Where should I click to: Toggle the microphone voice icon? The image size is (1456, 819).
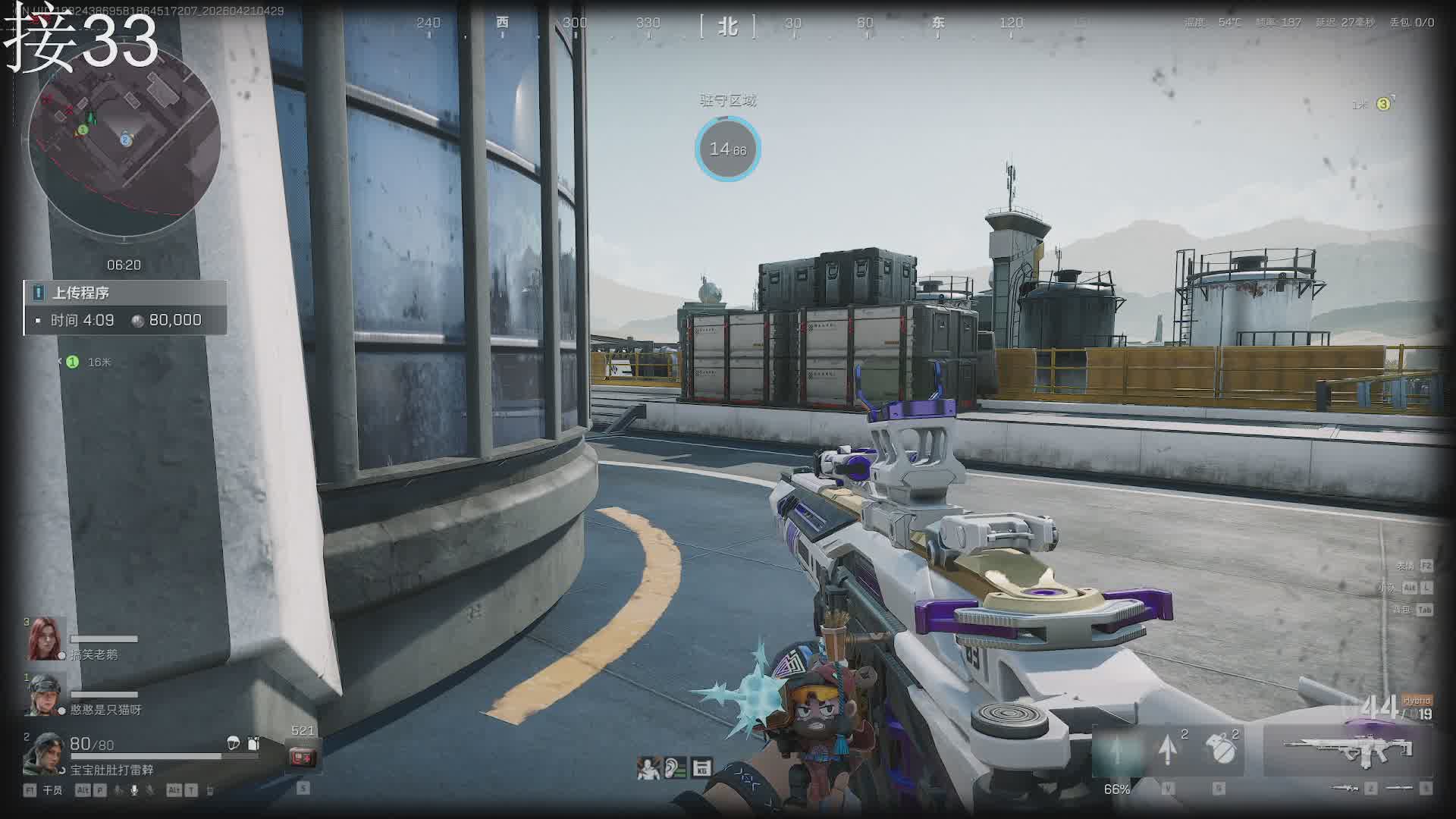[134, 790]
